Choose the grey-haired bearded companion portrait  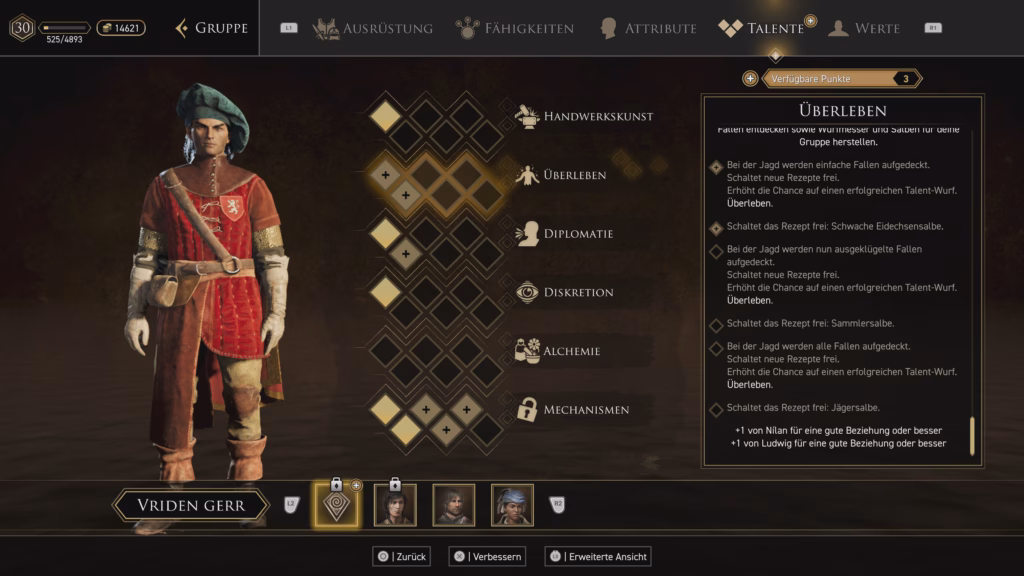(x=453, y=505)
